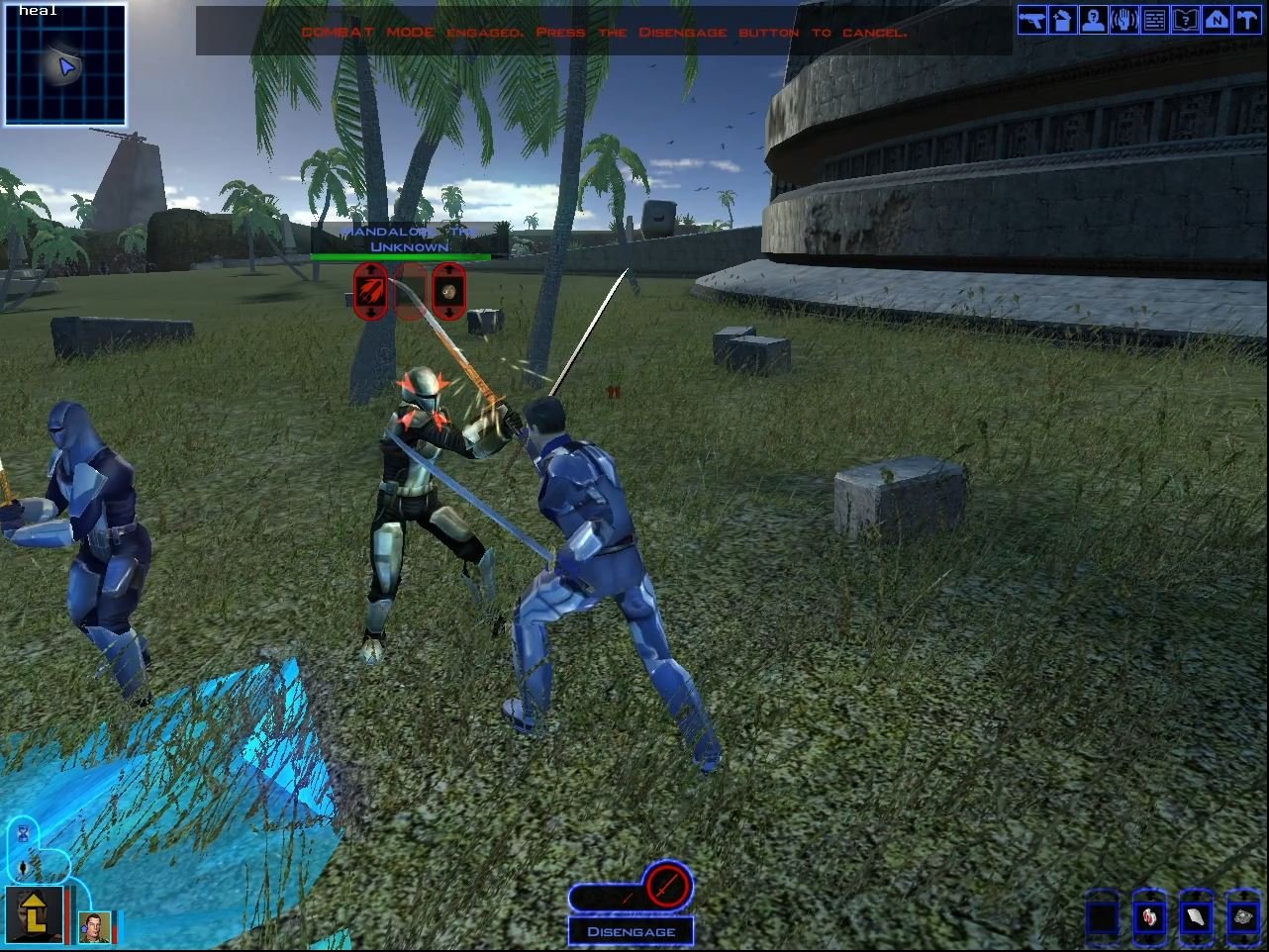1269x952 pixels.
Task: Open the Journal with the book icon
Action: click(x=1185, y=20)
